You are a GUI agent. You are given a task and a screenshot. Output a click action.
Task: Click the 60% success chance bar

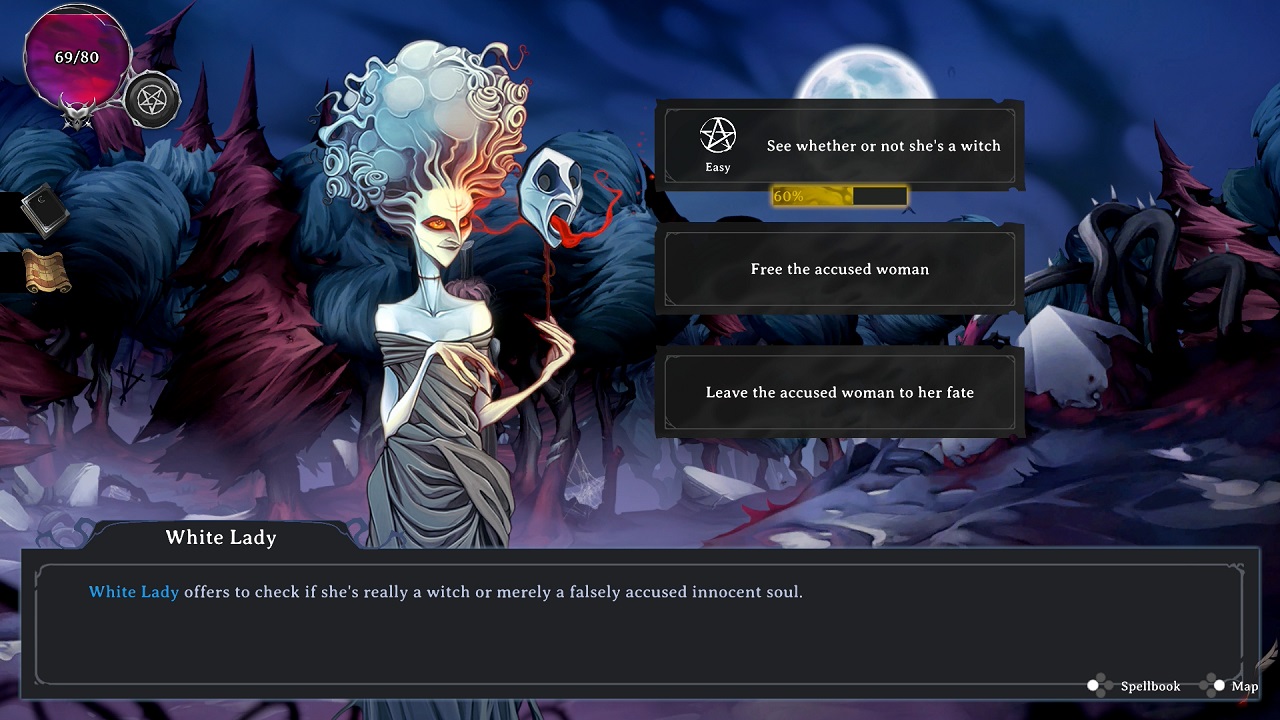tap(838, 196)
